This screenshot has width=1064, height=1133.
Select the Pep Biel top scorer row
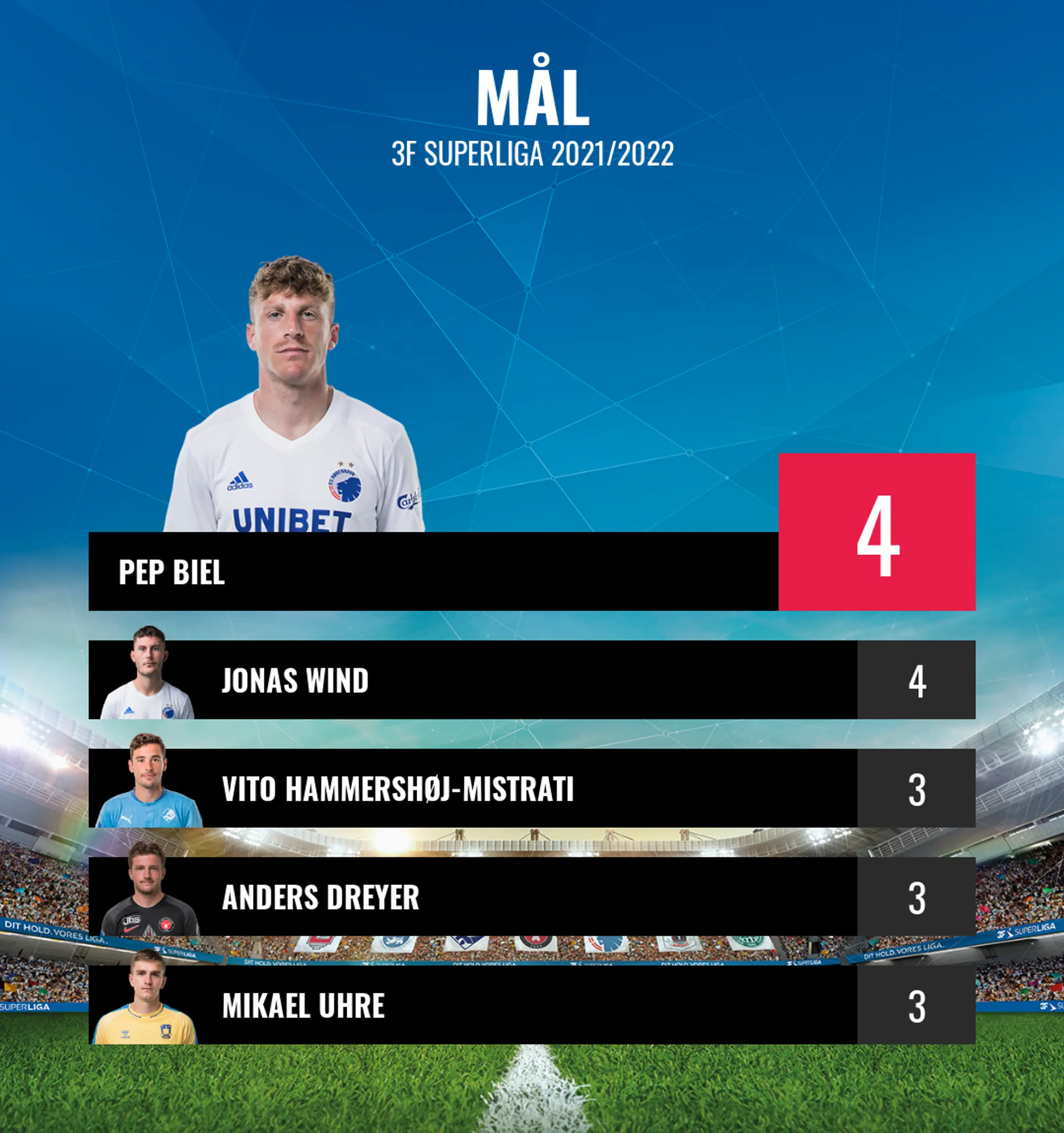point(433,571)
